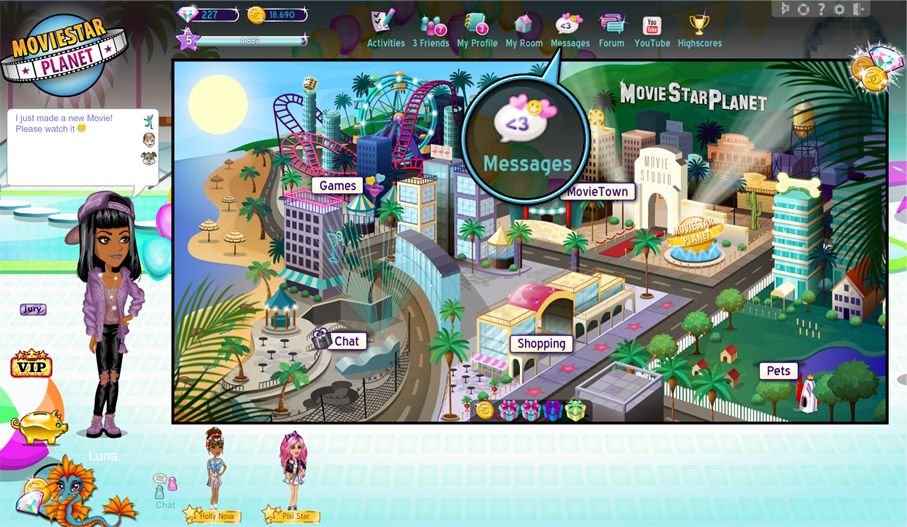Open the Messages inbox
907x527 pixels.
pos(570,28)
